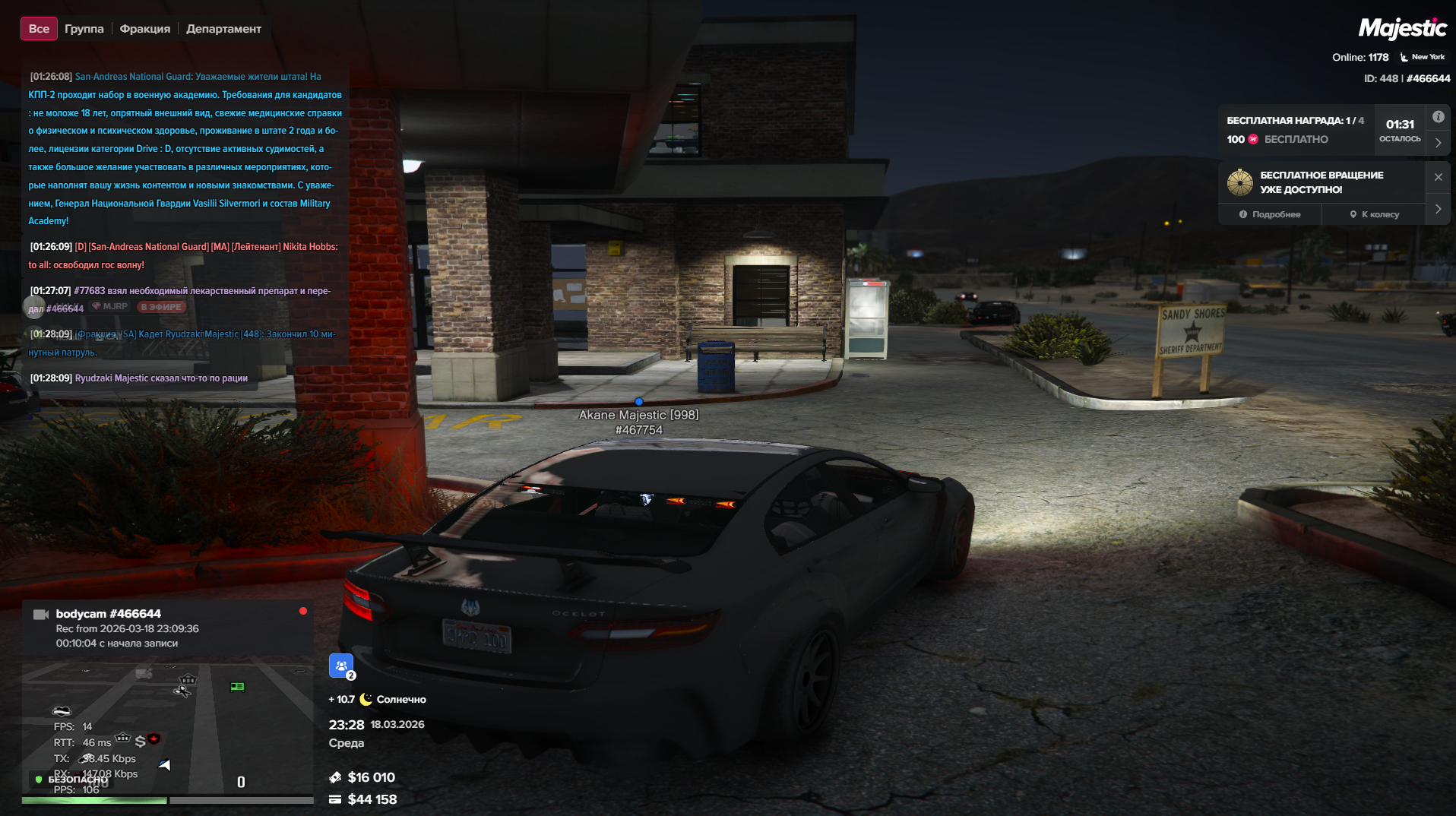The height and width of the screenshot is (816, 1456).
Task: Close the free spin notification
Action: click(1438, 177)
